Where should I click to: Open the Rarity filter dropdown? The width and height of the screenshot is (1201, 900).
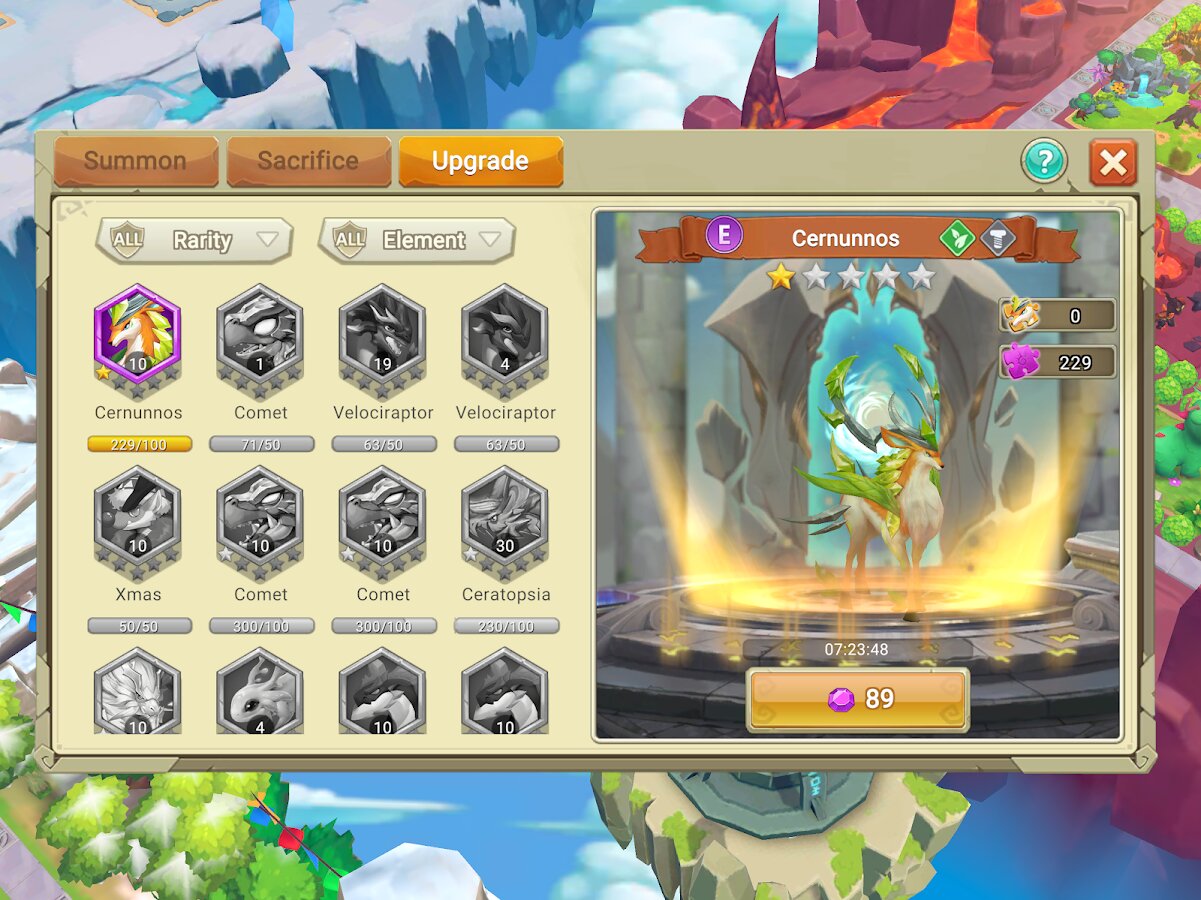tap(194, 240)
